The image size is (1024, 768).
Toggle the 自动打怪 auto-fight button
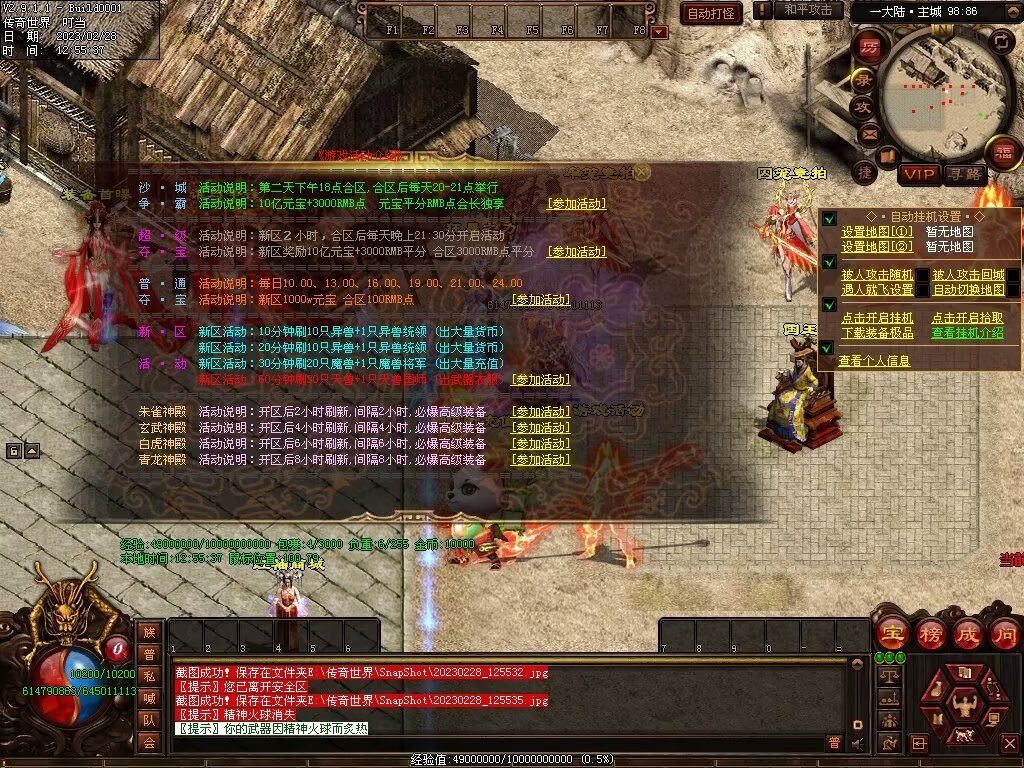click(711, 13)
